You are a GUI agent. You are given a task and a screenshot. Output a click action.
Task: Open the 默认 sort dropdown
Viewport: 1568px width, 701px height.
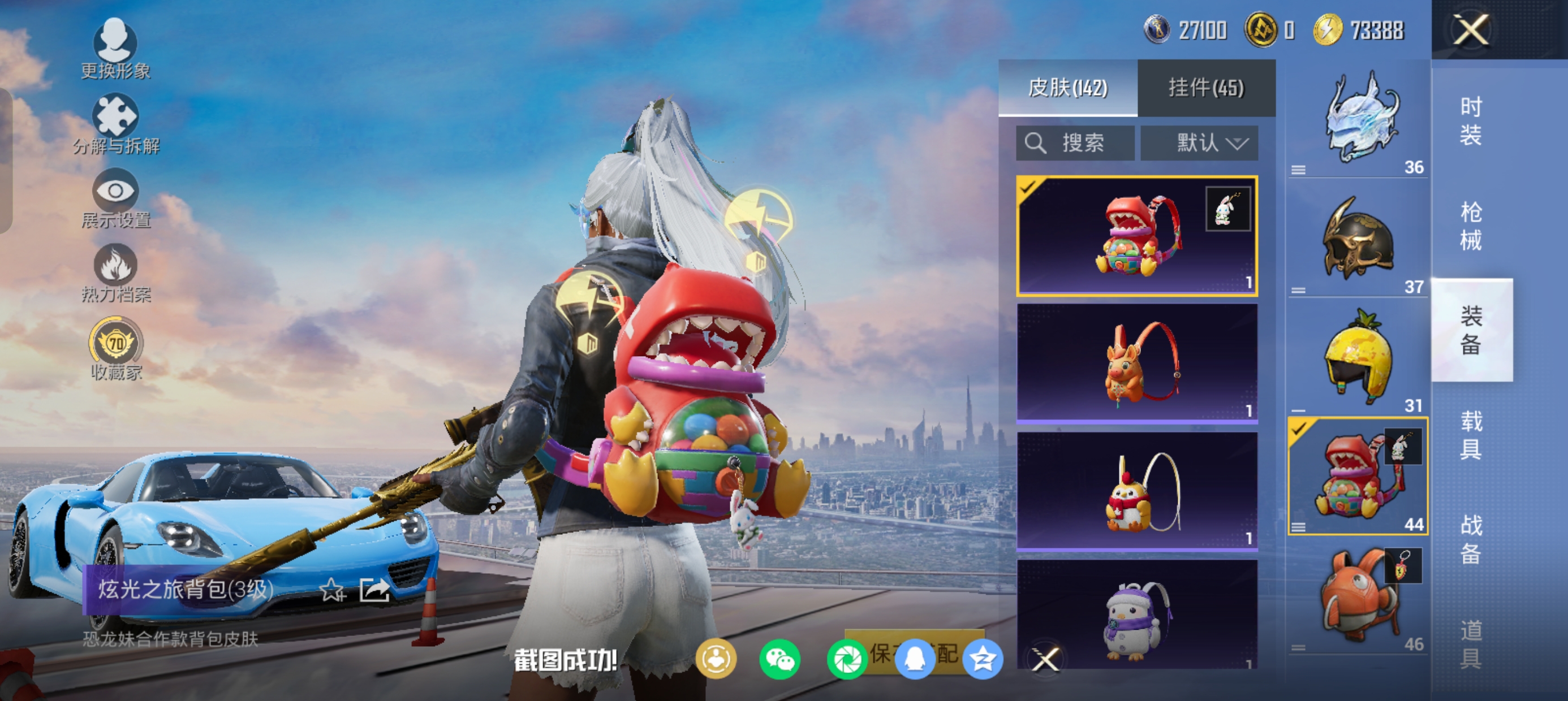click(x=1199, y=143)
